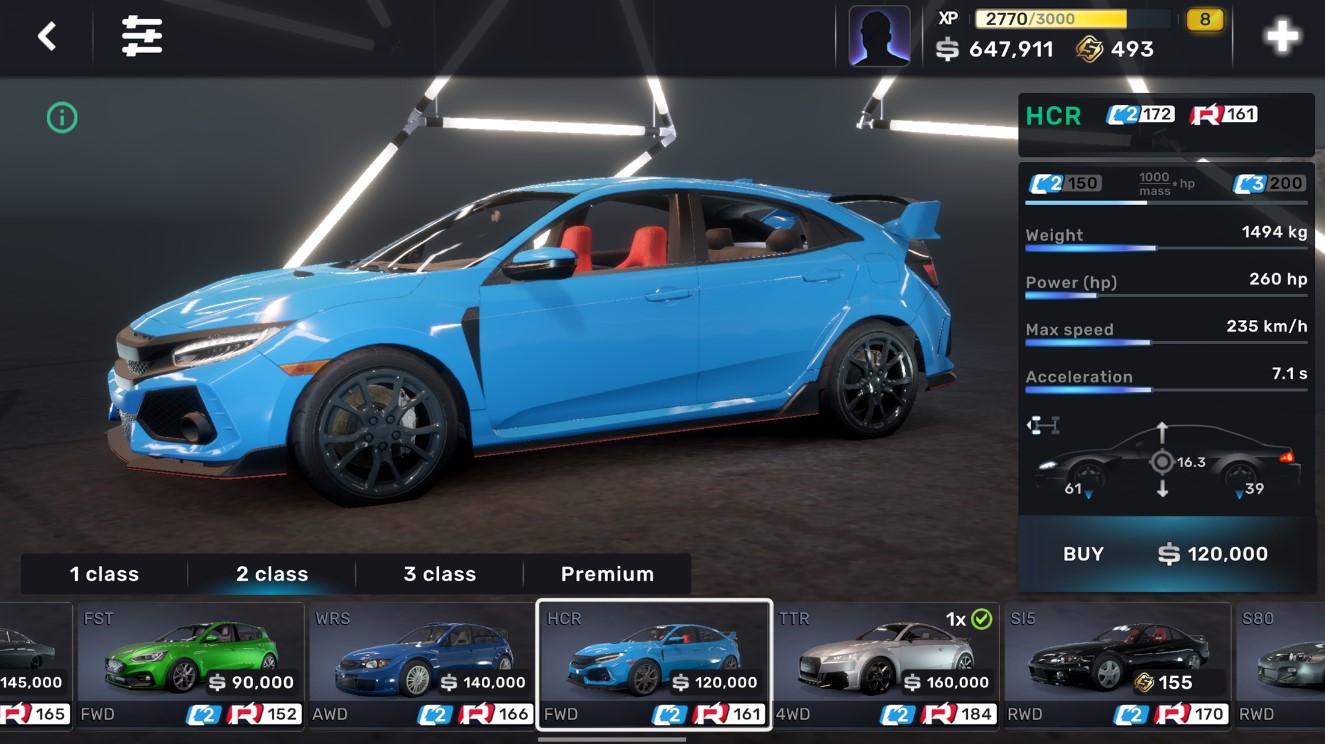Switch to the 3 class tab
The width and height of the screenshot is (1325, 744).
tap(439, 574)
